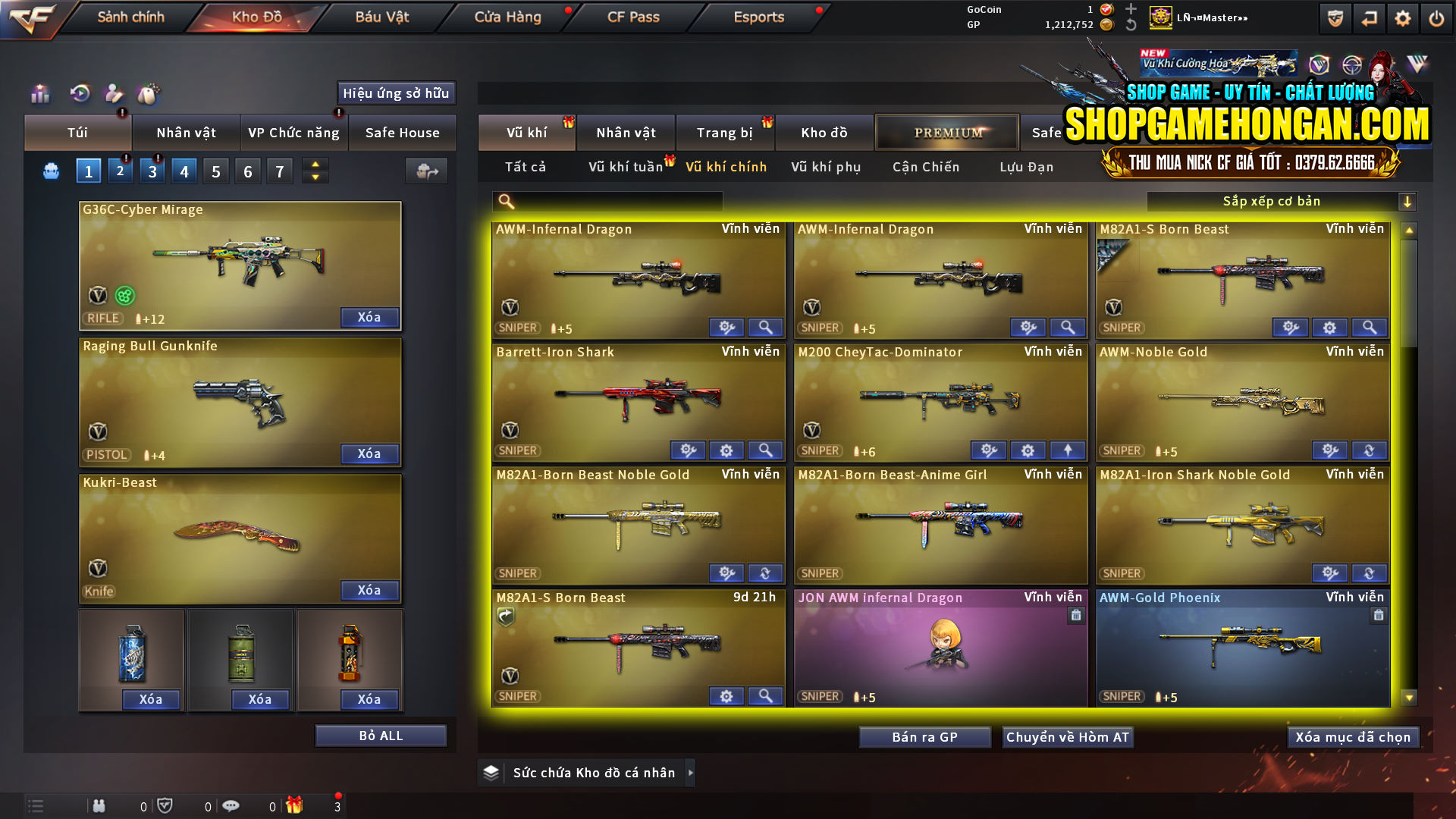1456x819 pixels.
Task: Click the up arrow of the bag page stepper
Action: click(314, 165)
